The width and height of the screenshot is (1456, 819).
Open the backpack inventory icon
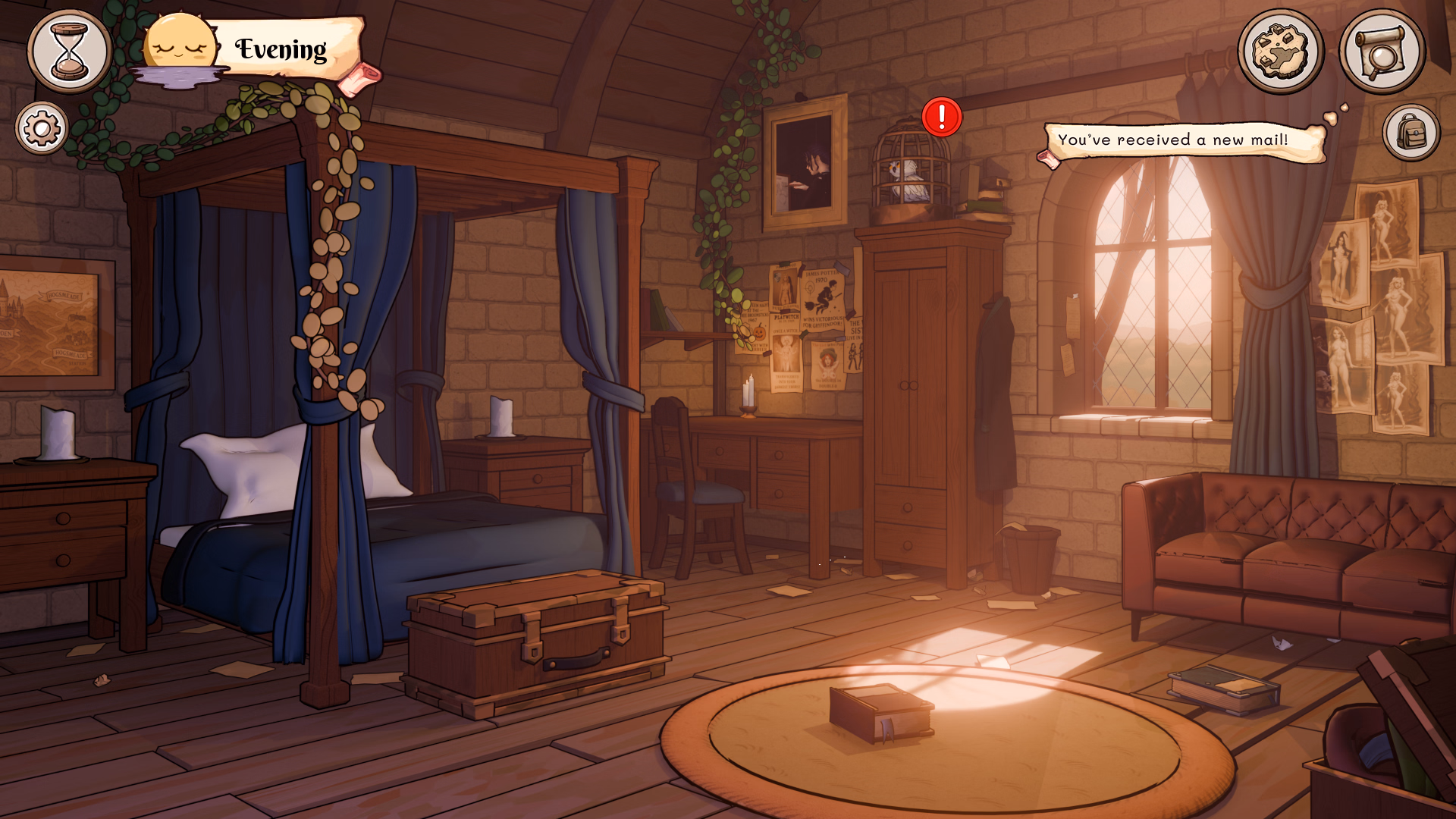pyautogui.click(x=1410, y=130)
